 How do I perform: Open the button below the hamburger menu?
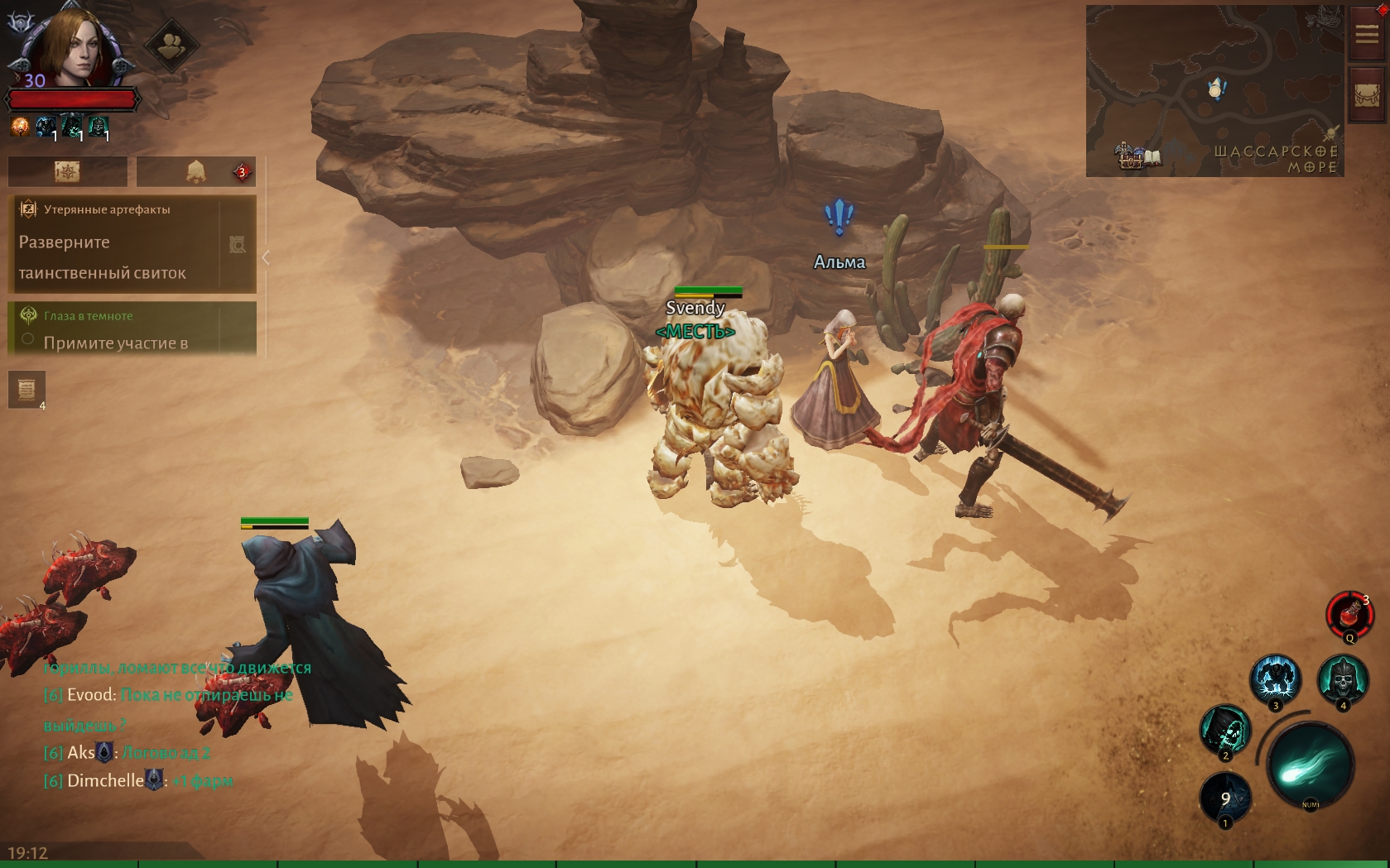tap(1367, 96)
